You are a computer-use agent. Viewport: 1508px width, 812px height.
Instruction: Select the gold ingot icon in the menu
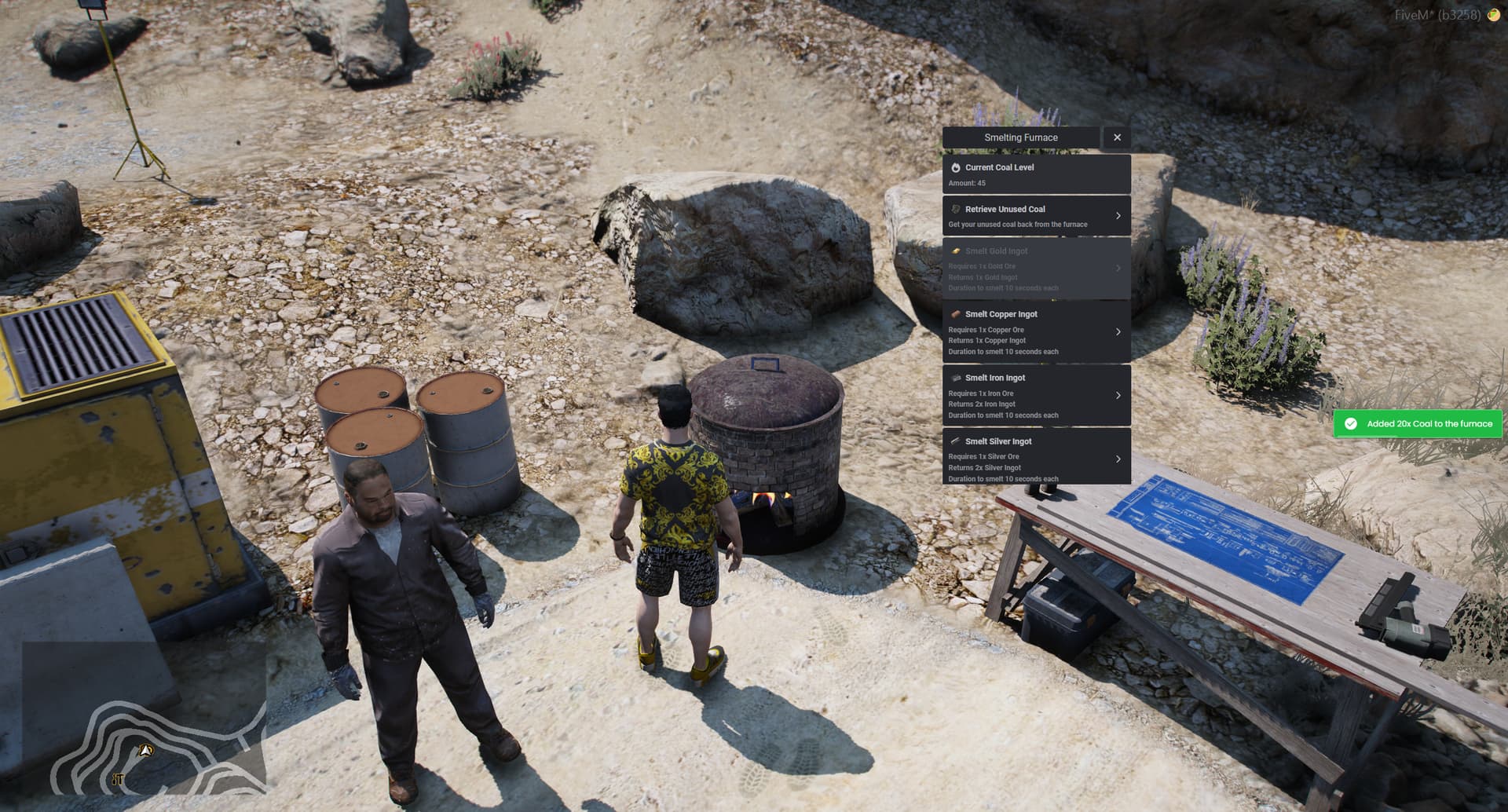[x=954, y=251]
